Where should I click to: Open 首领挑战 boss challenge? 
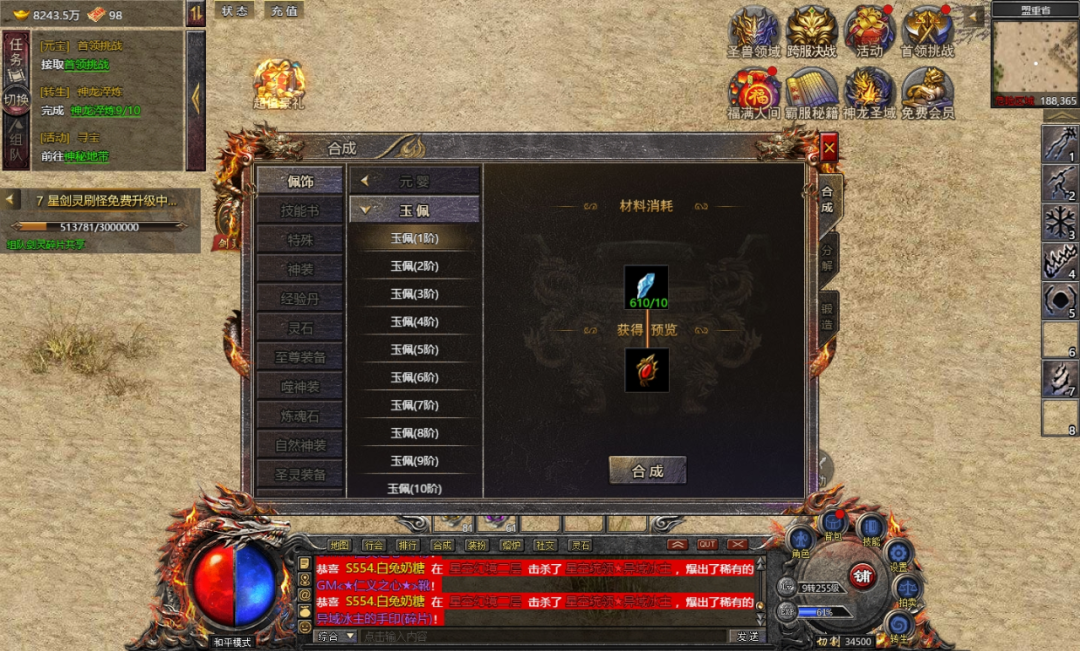[x=927, y=32]
